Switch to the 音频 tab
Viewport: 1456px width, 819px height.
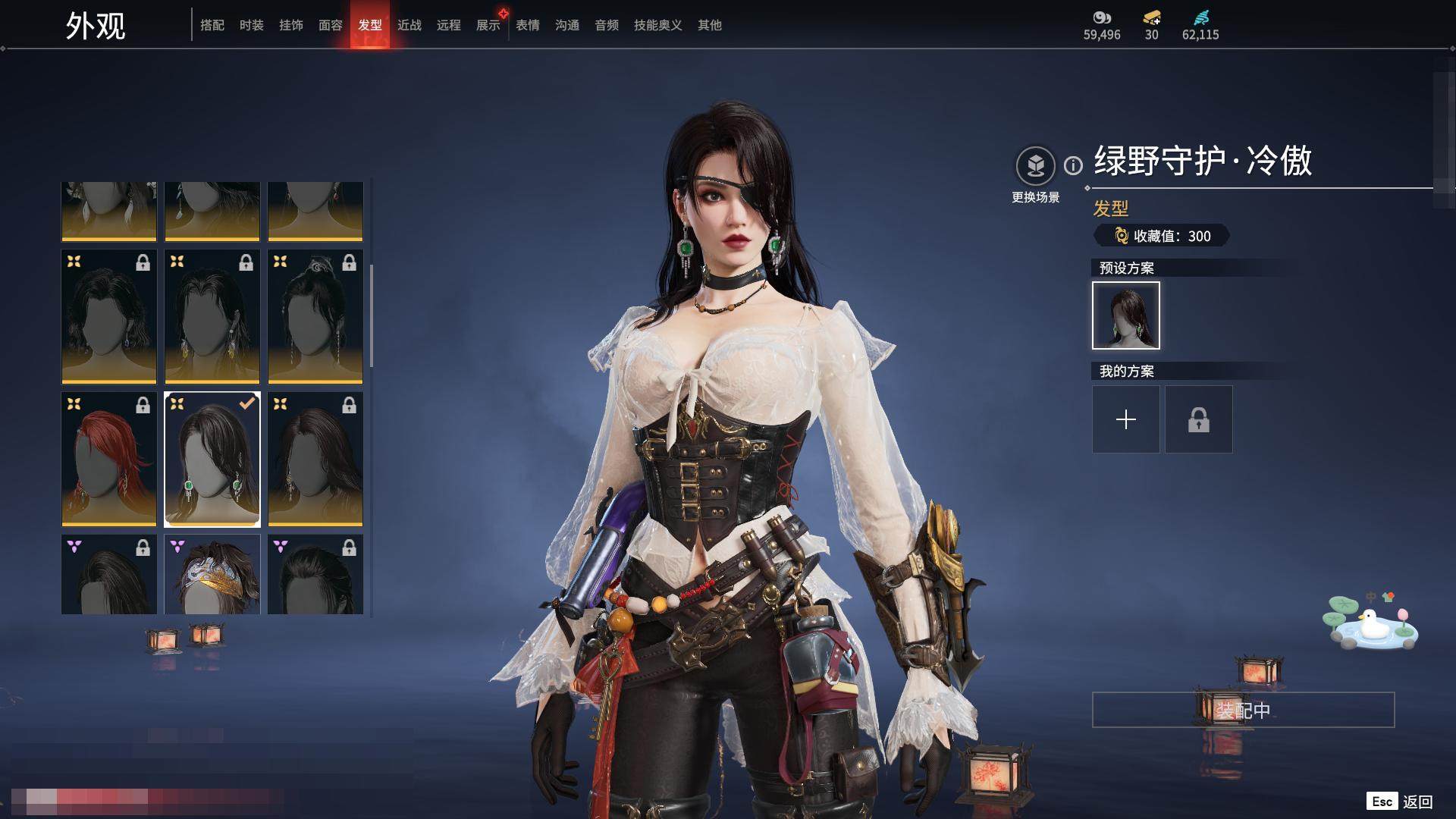607,25
